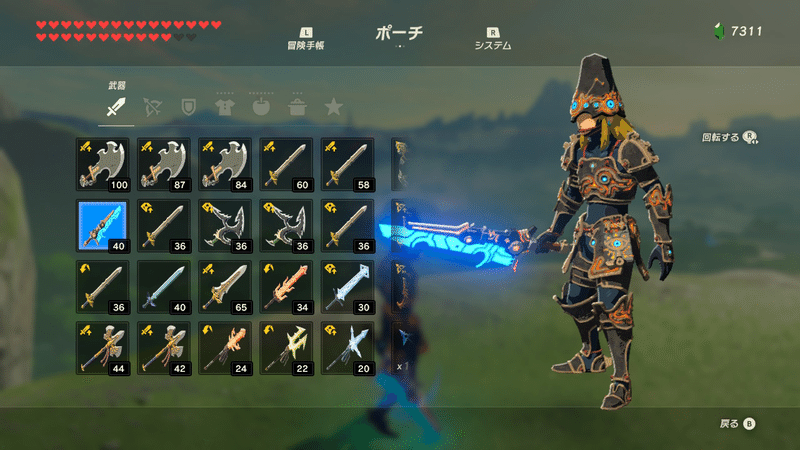Select the ポーチ pouch heading
Screen dimensions: 800x450
(399, 34)
